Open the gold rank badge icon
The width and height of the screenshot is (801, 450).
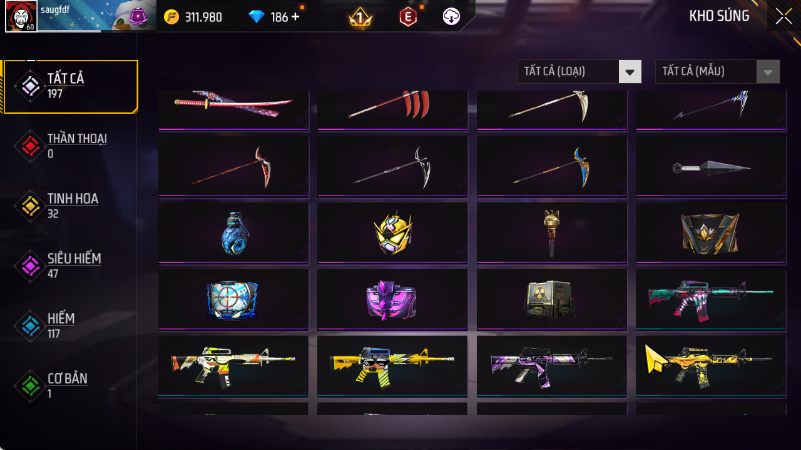[x=360, y=17]
